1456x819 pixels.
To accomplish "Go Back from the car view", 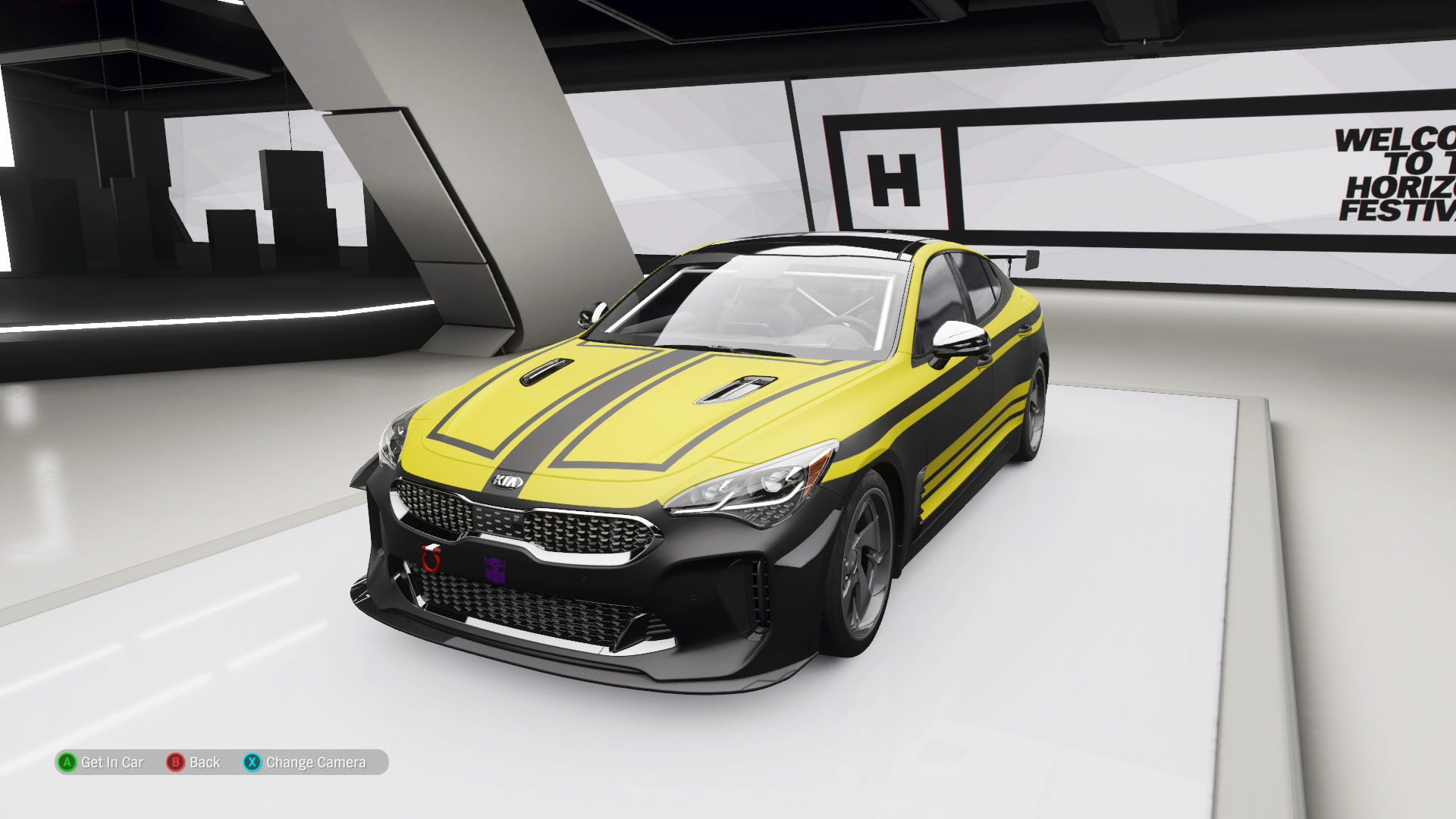I will (194, 762).
